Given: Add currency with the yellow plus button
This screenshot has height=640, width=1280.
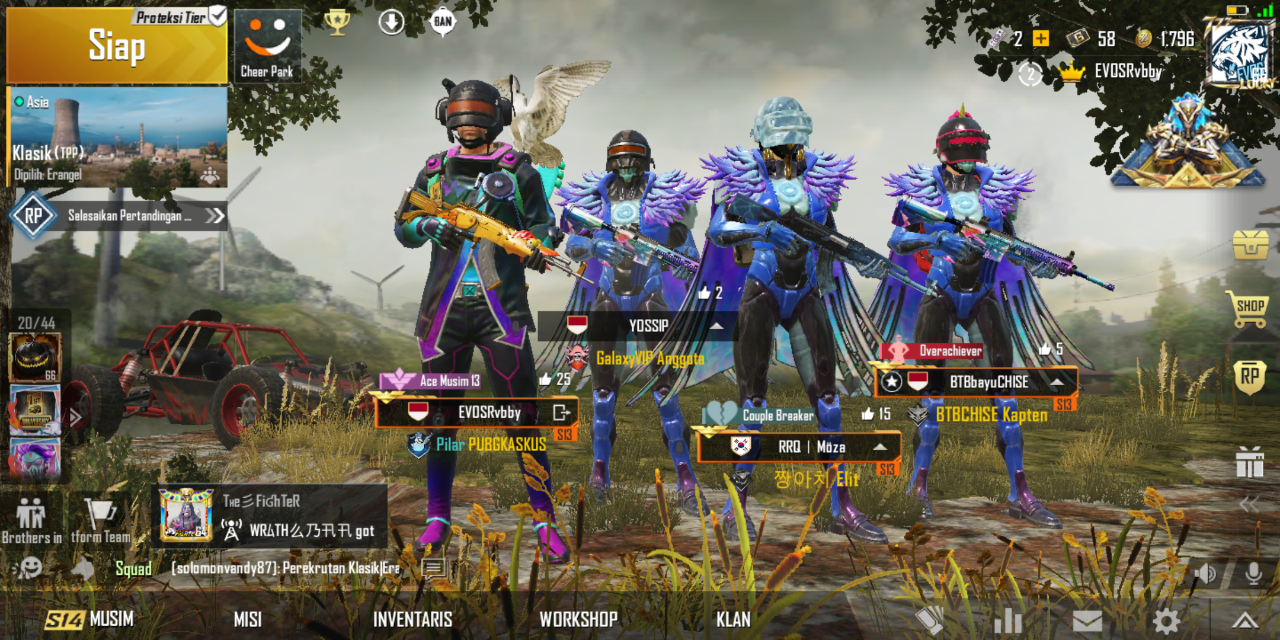Looking at the screenshot, I should click(x=1041, y=39).
